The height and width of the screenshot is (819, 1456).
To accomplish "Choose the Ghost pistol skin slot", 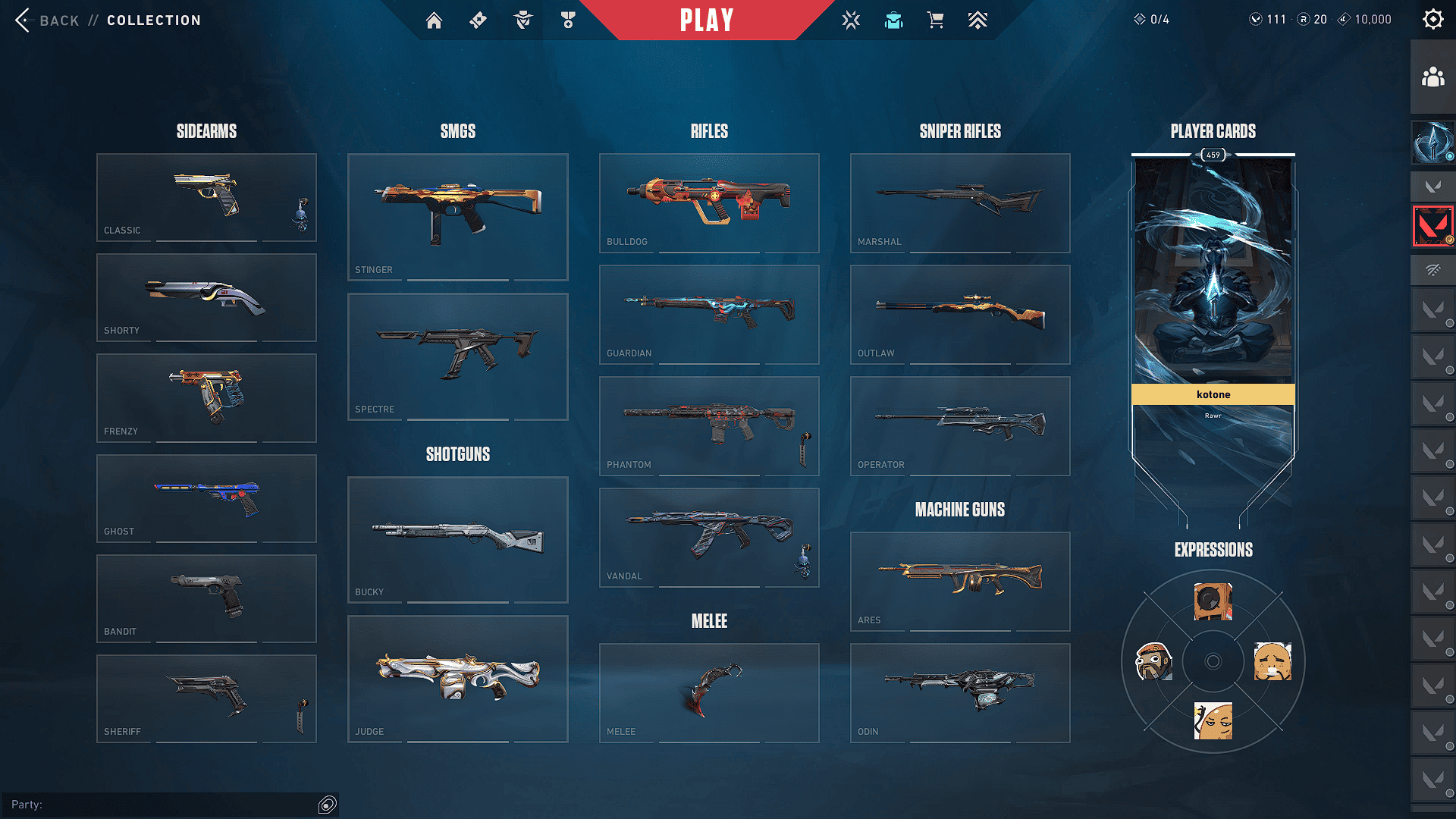I will pyautogui.click(x=206, y=498).
